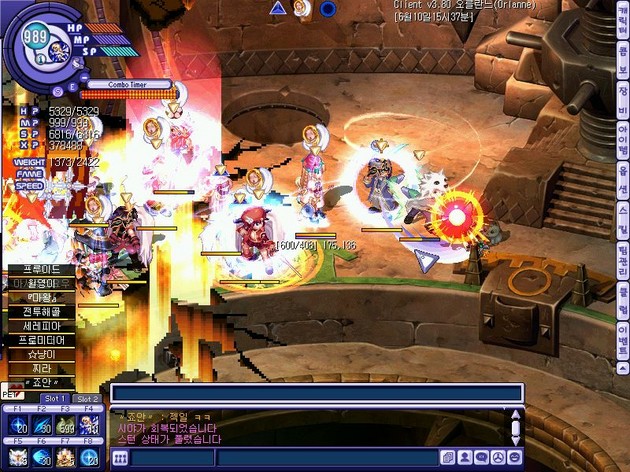Select party member 프루이드 in the list
The height and width of the screenshot is (472, 630).
[x=42, y=270]
